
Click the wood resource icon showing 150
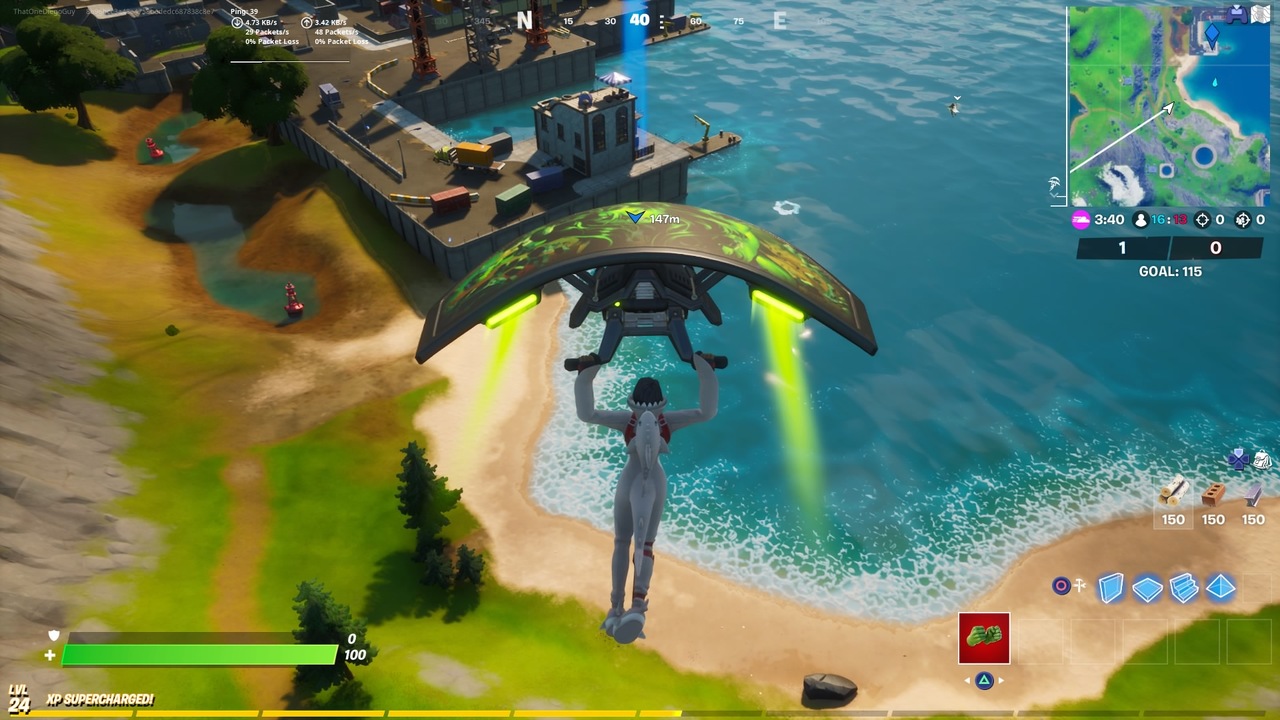pos(1173,493)
